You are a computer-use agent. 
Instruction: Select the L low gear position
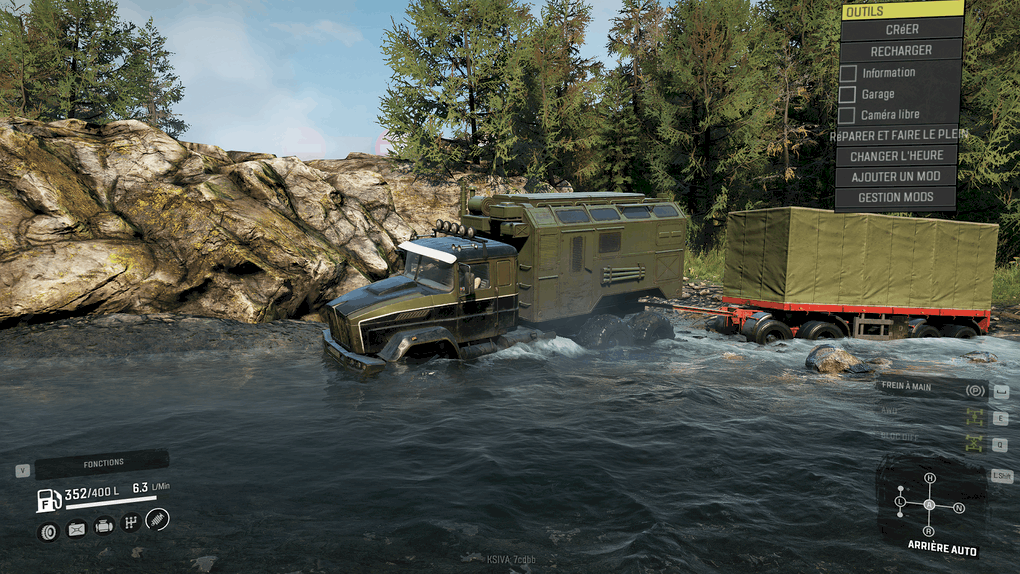click(x=900, y=500)
